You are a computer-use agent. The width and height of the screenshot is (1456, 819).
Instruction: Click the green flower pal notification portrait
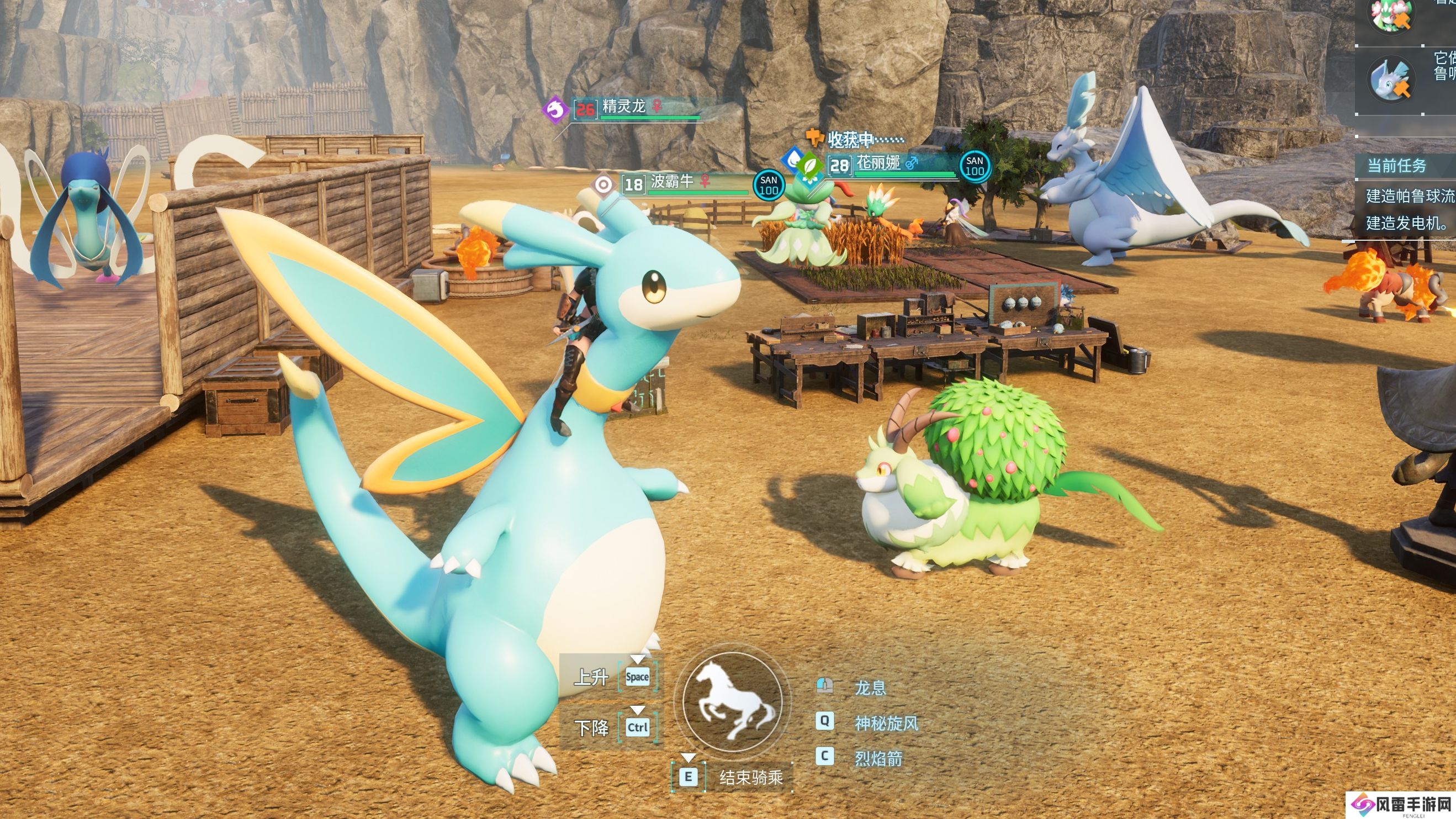(1390, 16)
